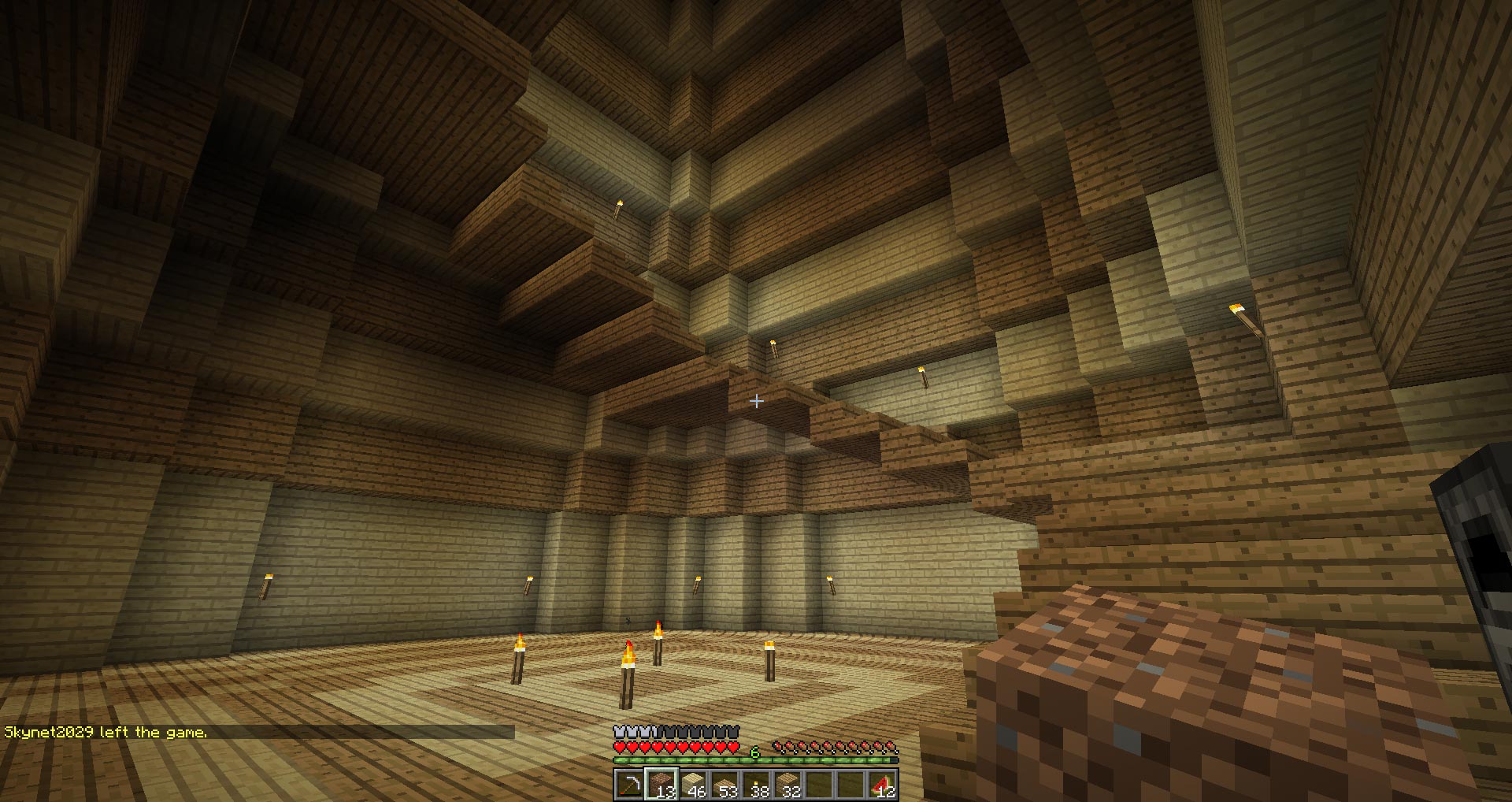Select the dirt block stack of 13
The width and height of the screenshot is (1512, 802).
pyautogui.click(x=661, y=785)
